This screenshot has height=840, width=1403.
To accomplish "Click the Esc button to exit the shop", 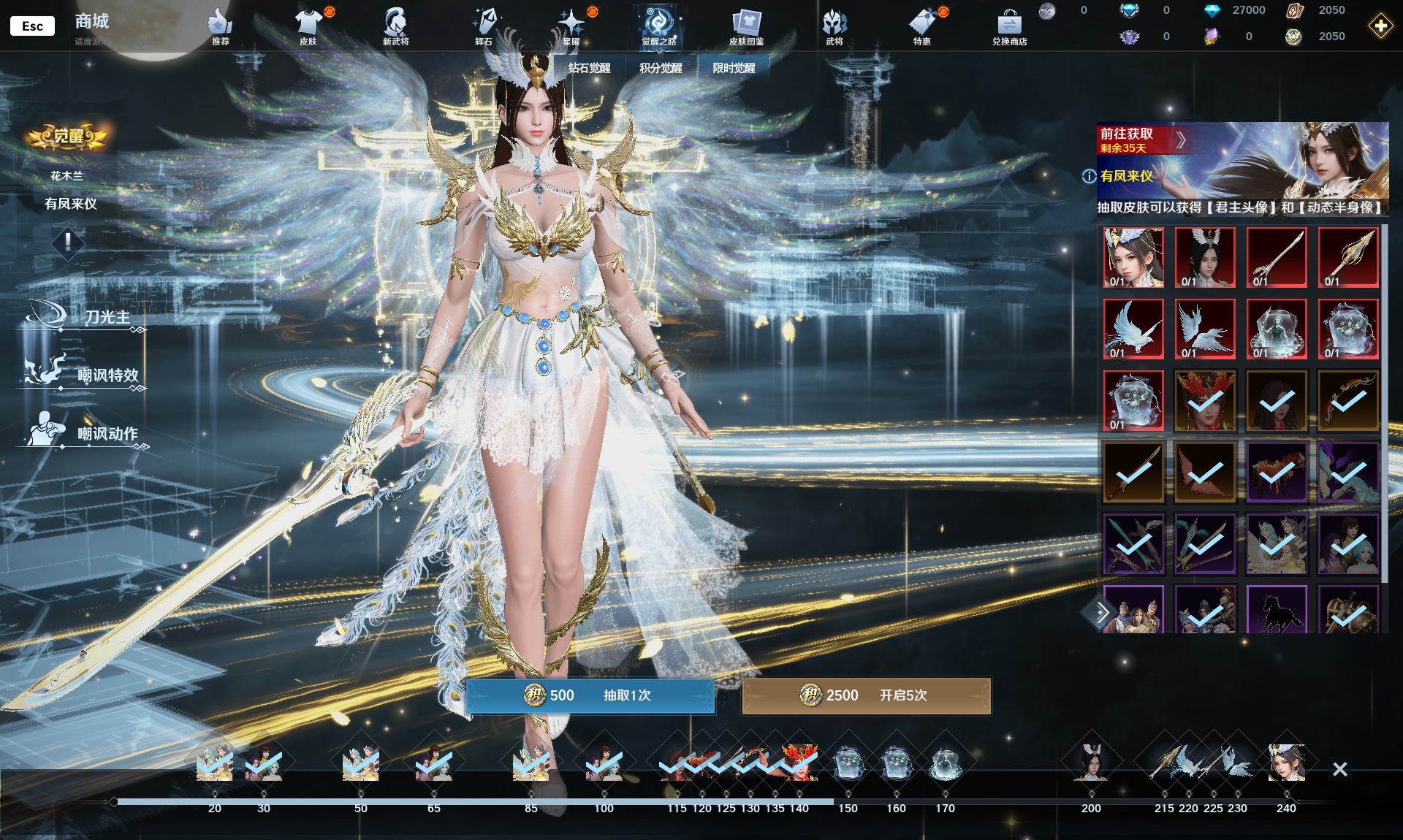I will (32, 26).
